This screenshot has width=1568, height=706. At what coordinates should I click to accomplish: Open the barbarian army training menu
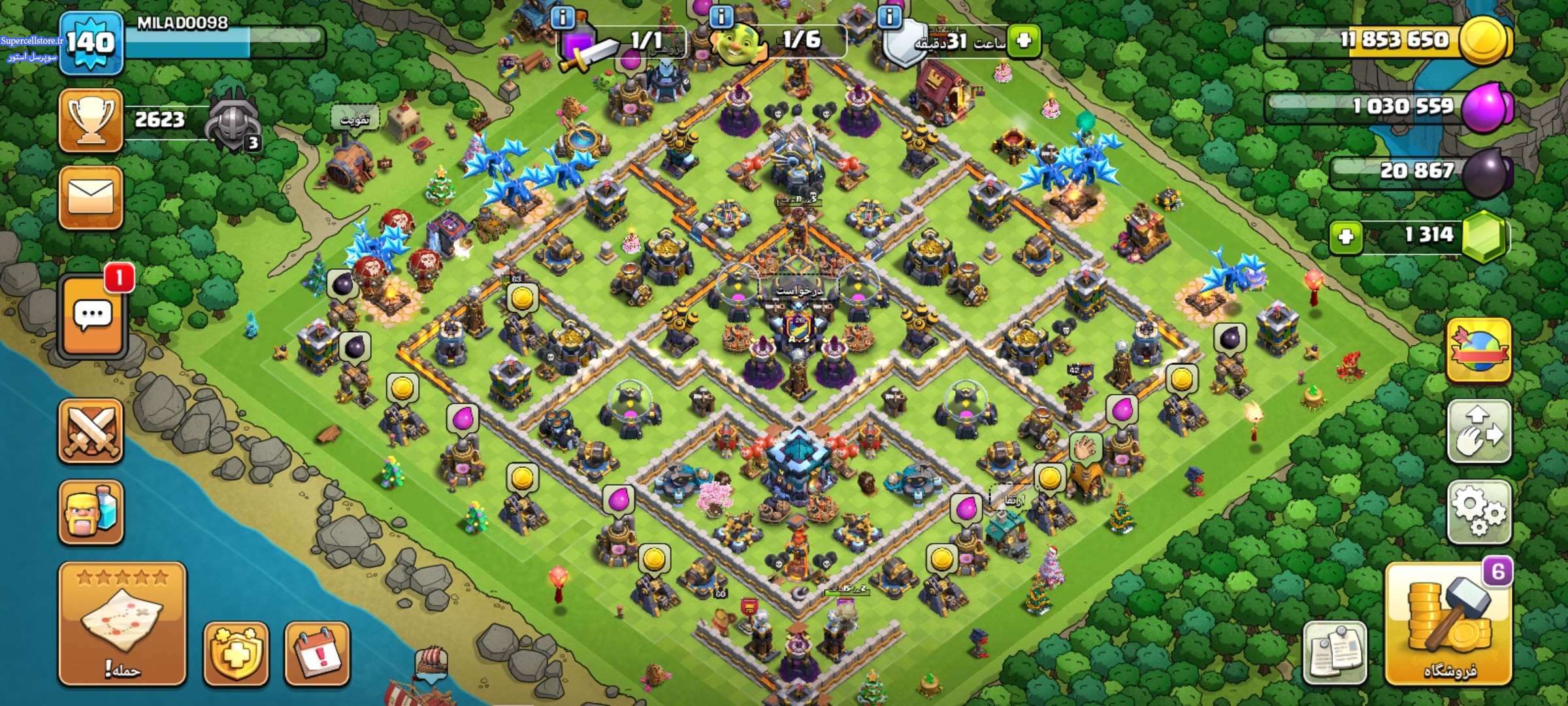[x=91, y=512]
